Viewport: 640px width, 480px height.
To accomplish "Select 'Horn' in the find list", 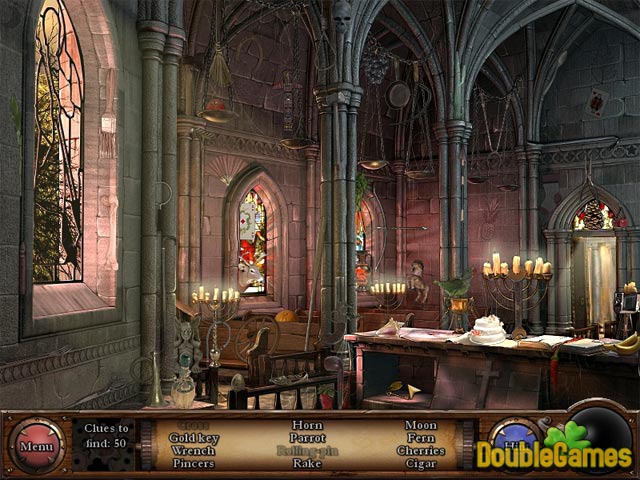I will pyautogui.click(x=307, y=425).
